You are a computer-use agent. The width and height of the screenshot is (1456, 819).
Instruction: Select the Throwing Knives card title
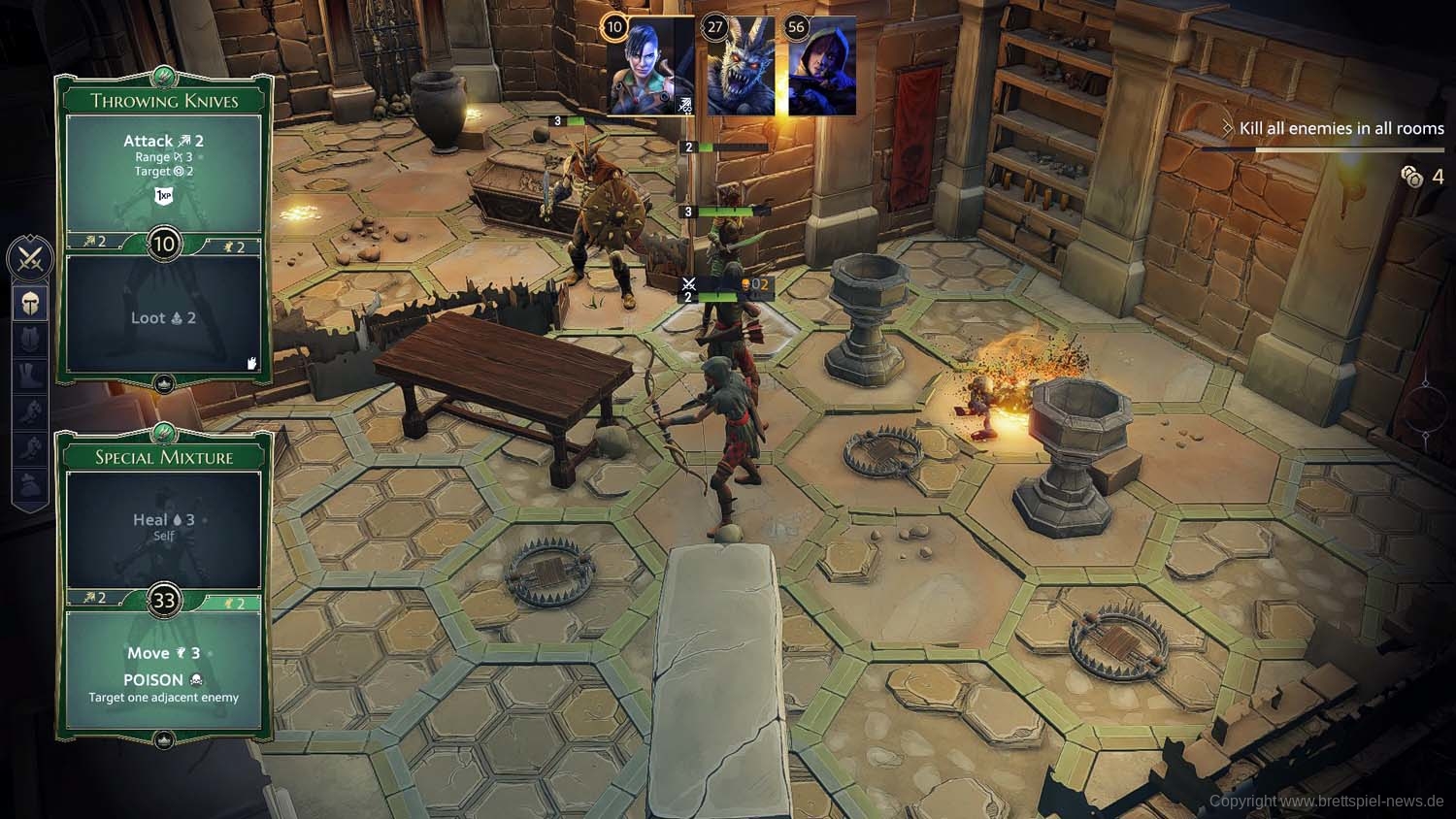164,101
